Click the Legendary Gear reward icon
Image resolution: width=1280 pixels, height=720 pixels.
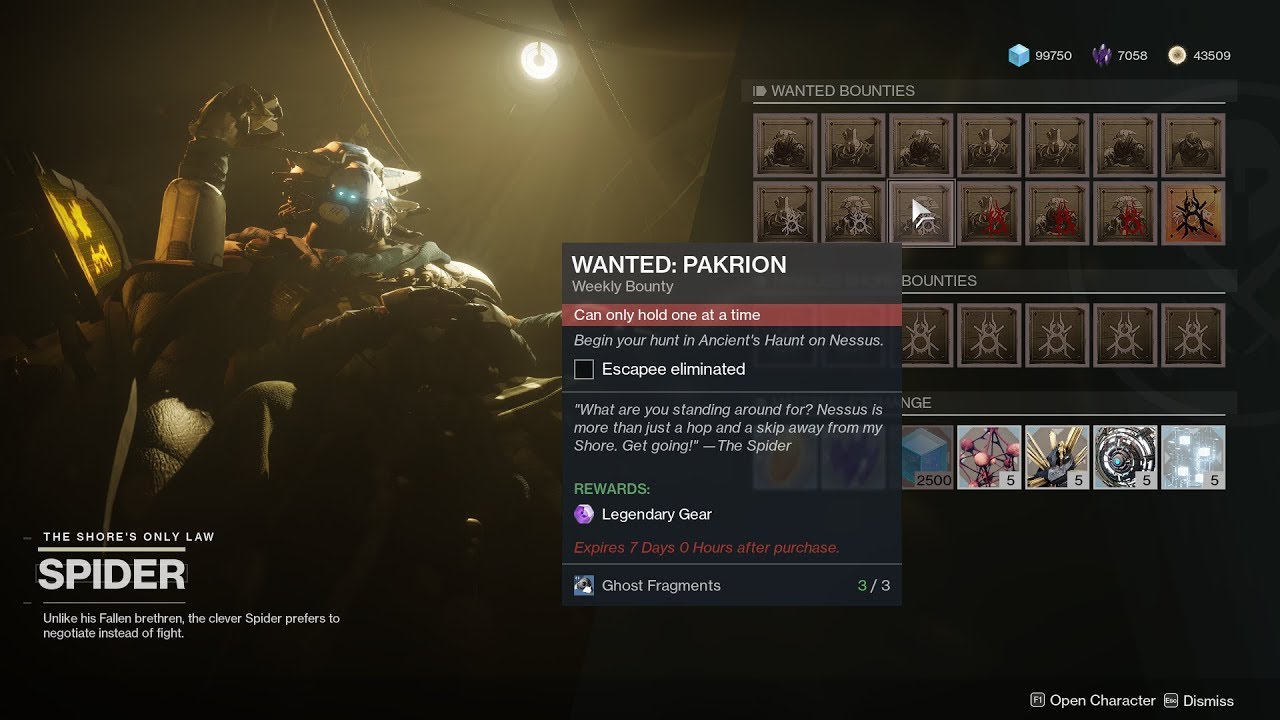(x=583, y=513)
